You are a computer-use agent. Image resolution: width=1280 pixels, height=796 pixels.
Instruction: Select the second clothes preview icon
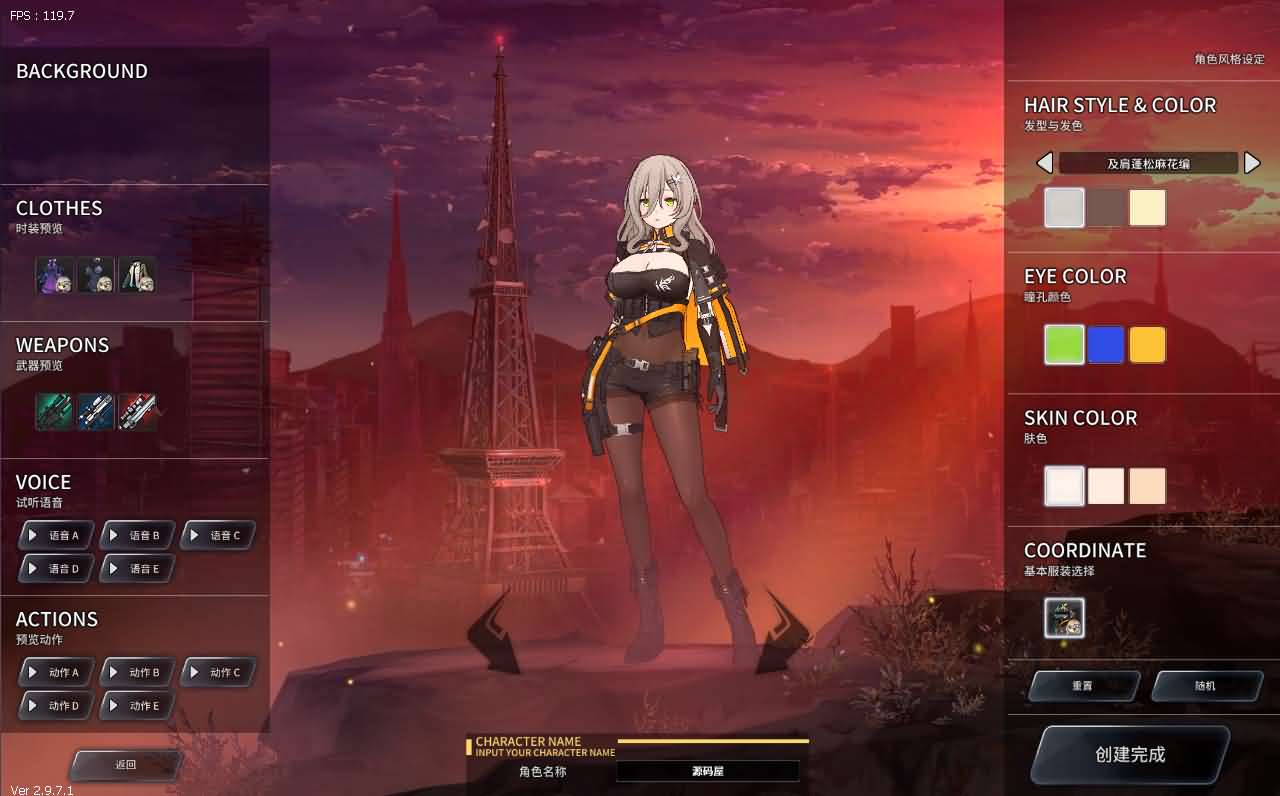[96, 275]
